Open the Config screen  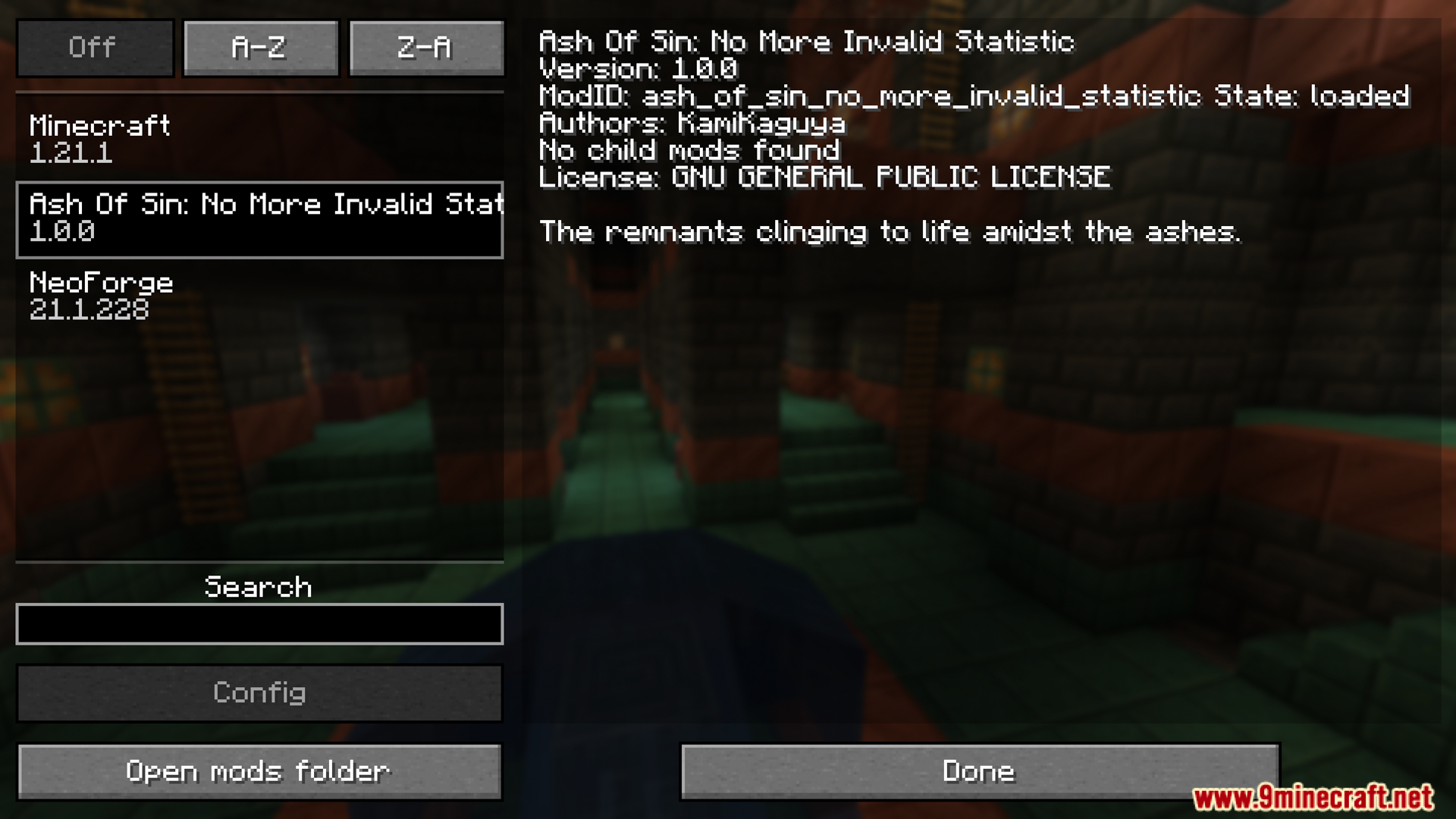click(x=259, y=692)
